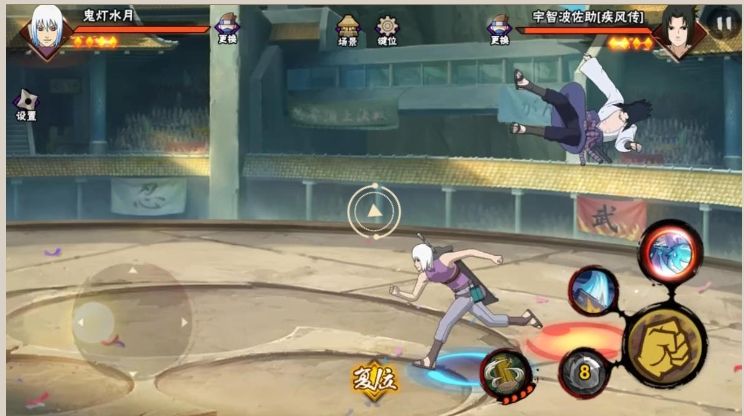
Task: Open the 键位 key layout settings
Action: click(x=387, y=28)
